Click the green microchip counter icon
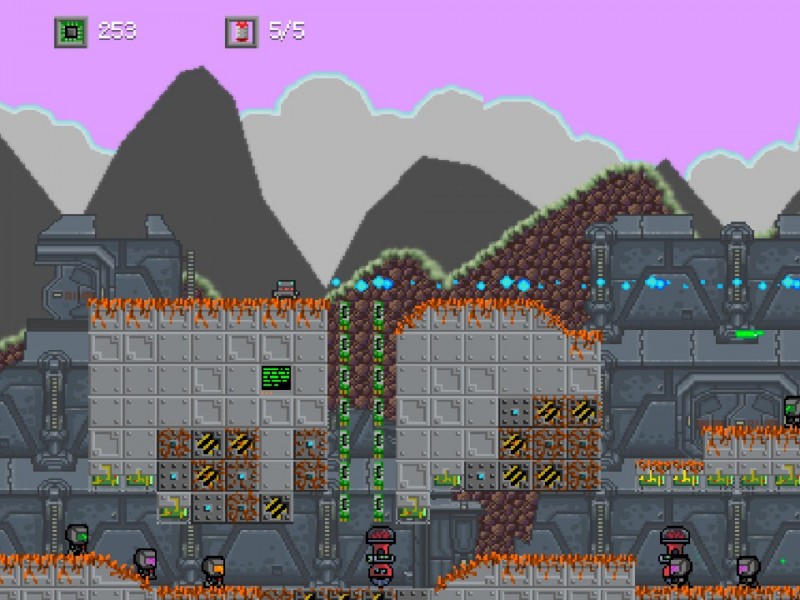The height and width of the screenshot is (600, 800). tap(70, 32)
